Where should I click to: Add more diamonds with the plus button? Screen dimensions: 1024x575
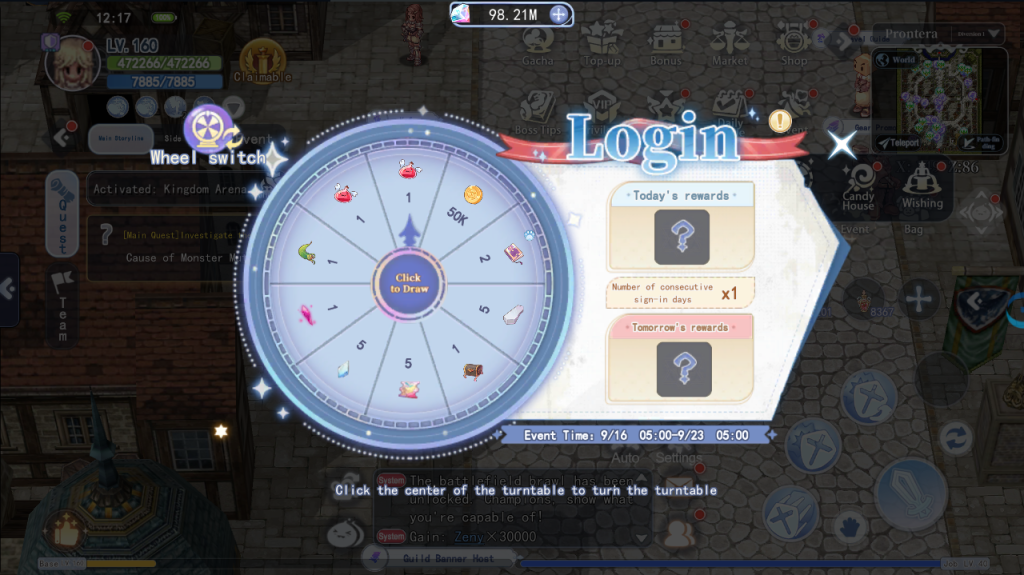click(x=559, y=15)
